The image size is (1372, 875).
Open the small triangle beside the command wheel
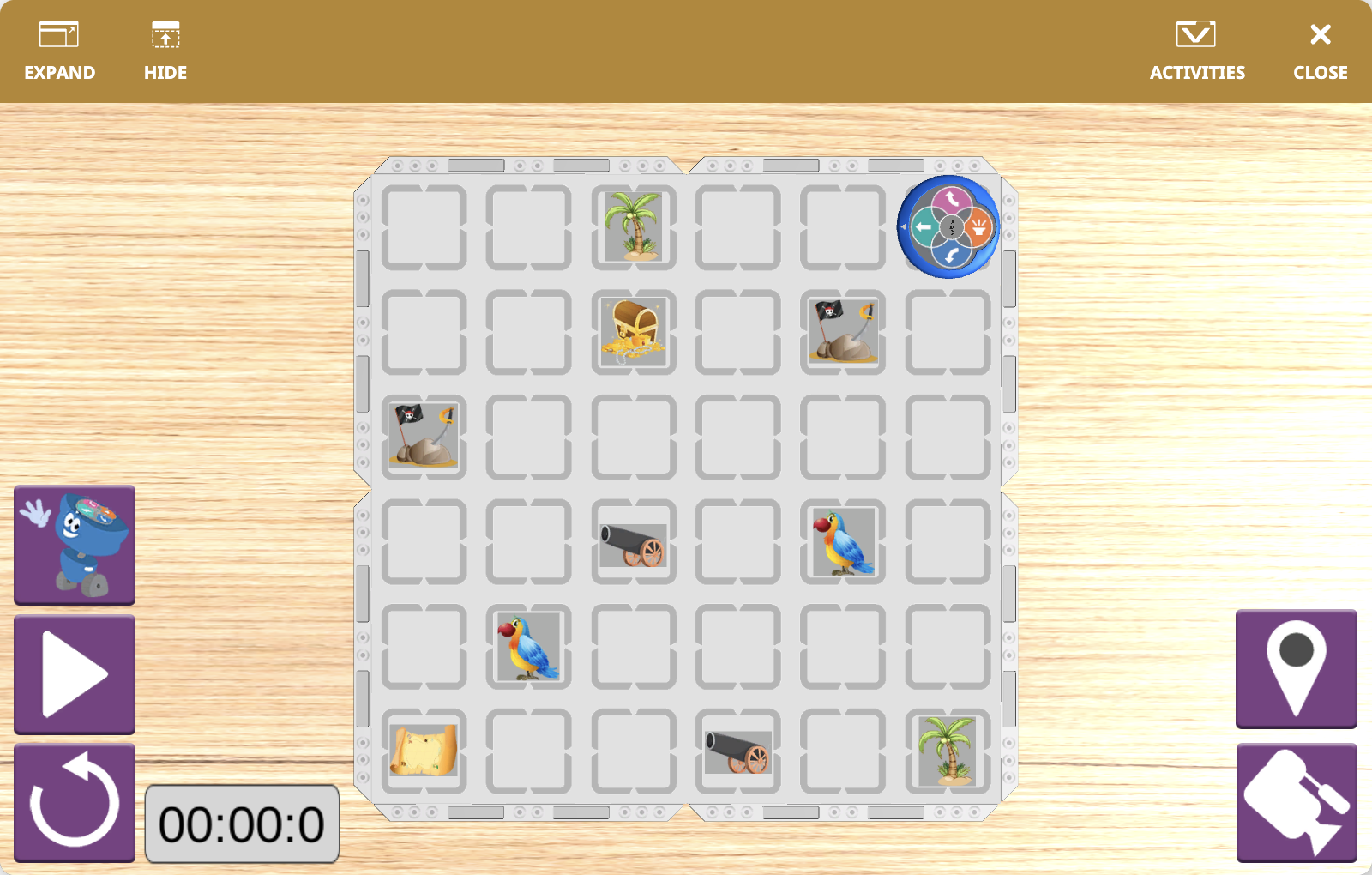(x=903, y=227)
